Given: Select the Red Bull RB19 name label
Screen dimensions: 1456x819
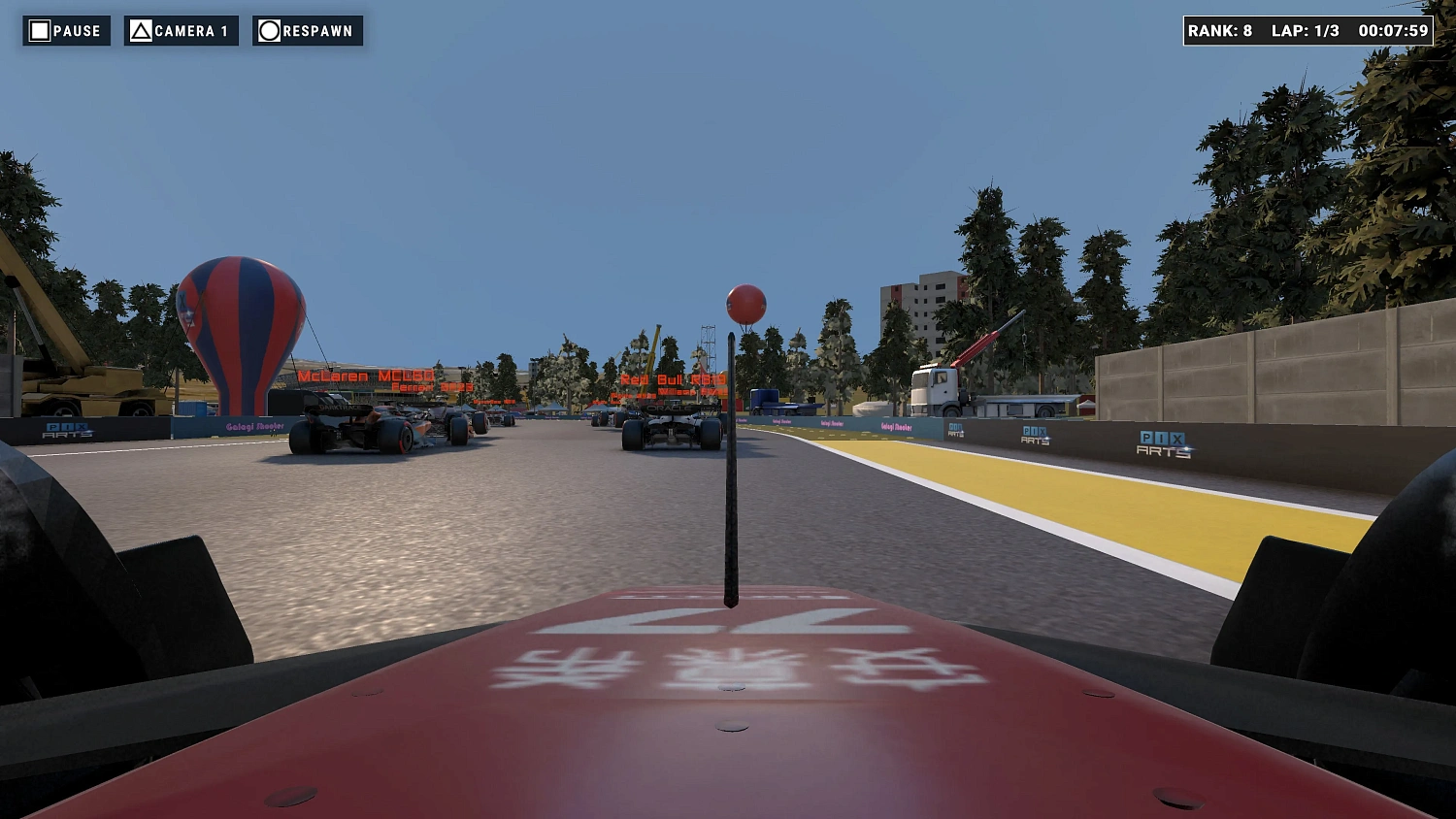Looking at the screenshot, I should (672, 380).
